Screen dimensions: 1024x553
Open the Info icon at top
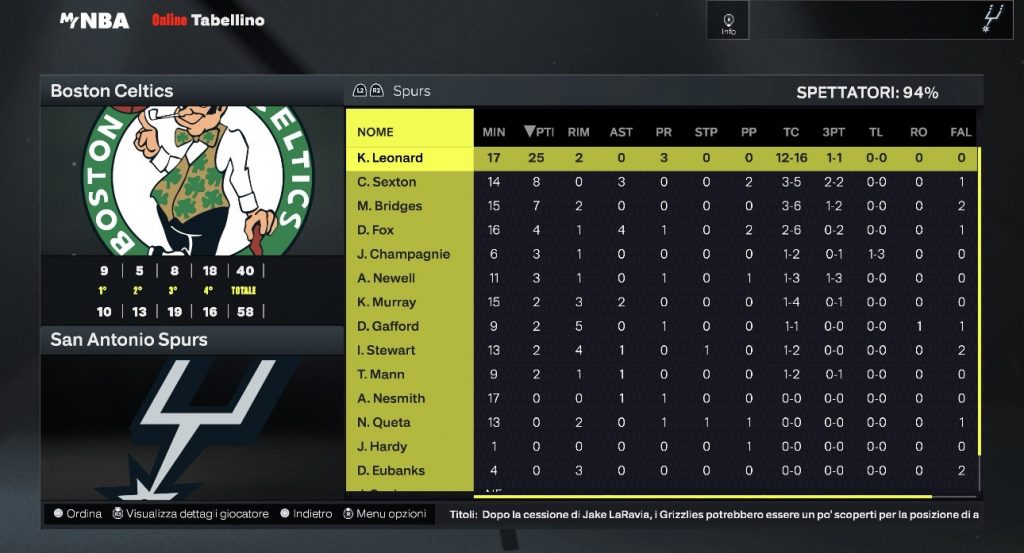(728, 21)
